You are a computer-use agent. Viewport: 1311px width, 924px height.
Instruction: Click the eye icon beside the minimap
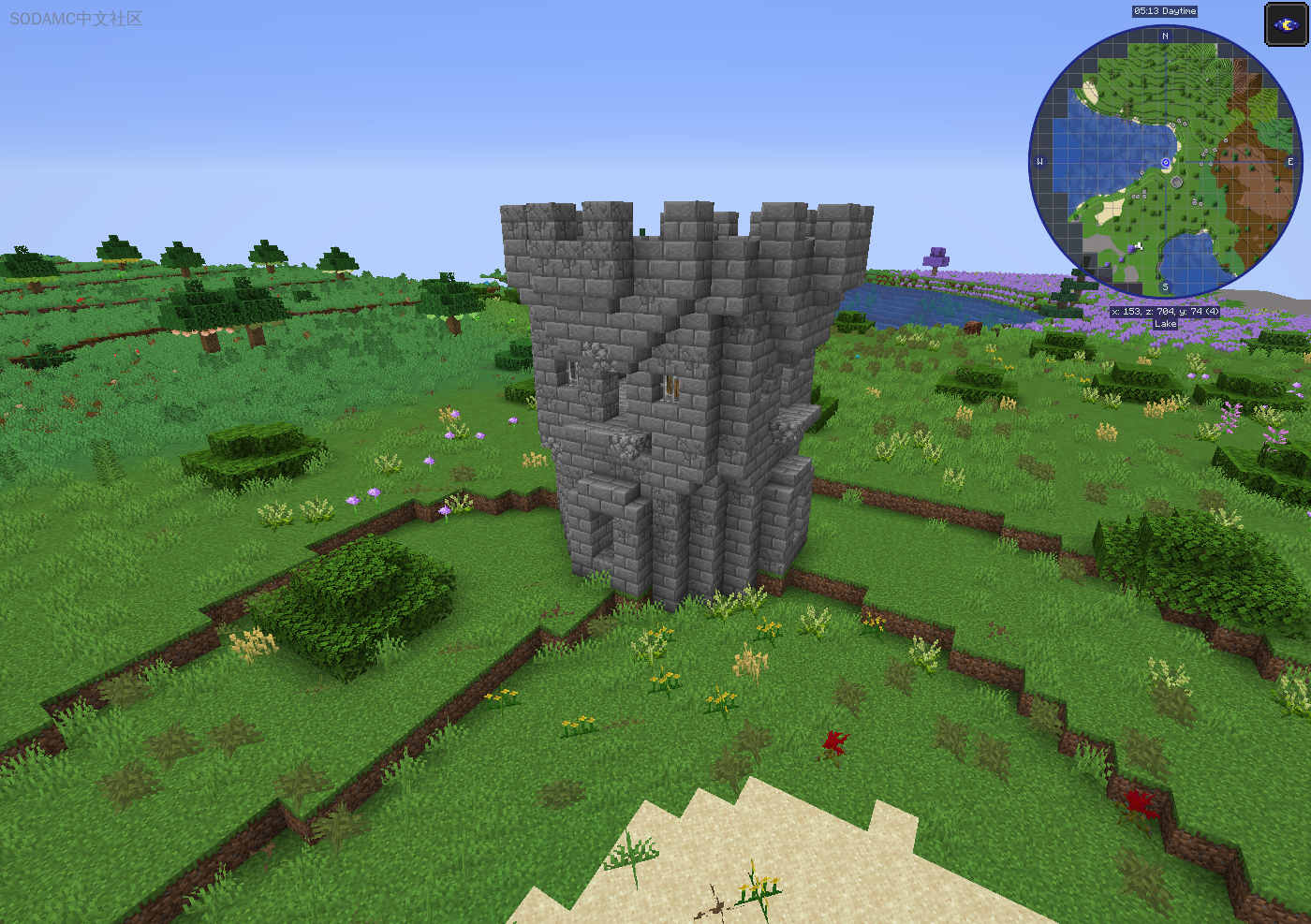[1285, 24]
